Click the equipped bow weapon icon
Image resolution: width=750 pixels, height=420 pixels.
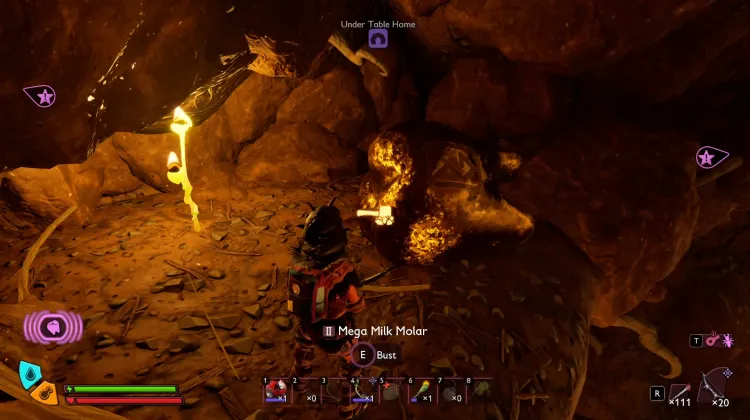click(x=718, y=384)
